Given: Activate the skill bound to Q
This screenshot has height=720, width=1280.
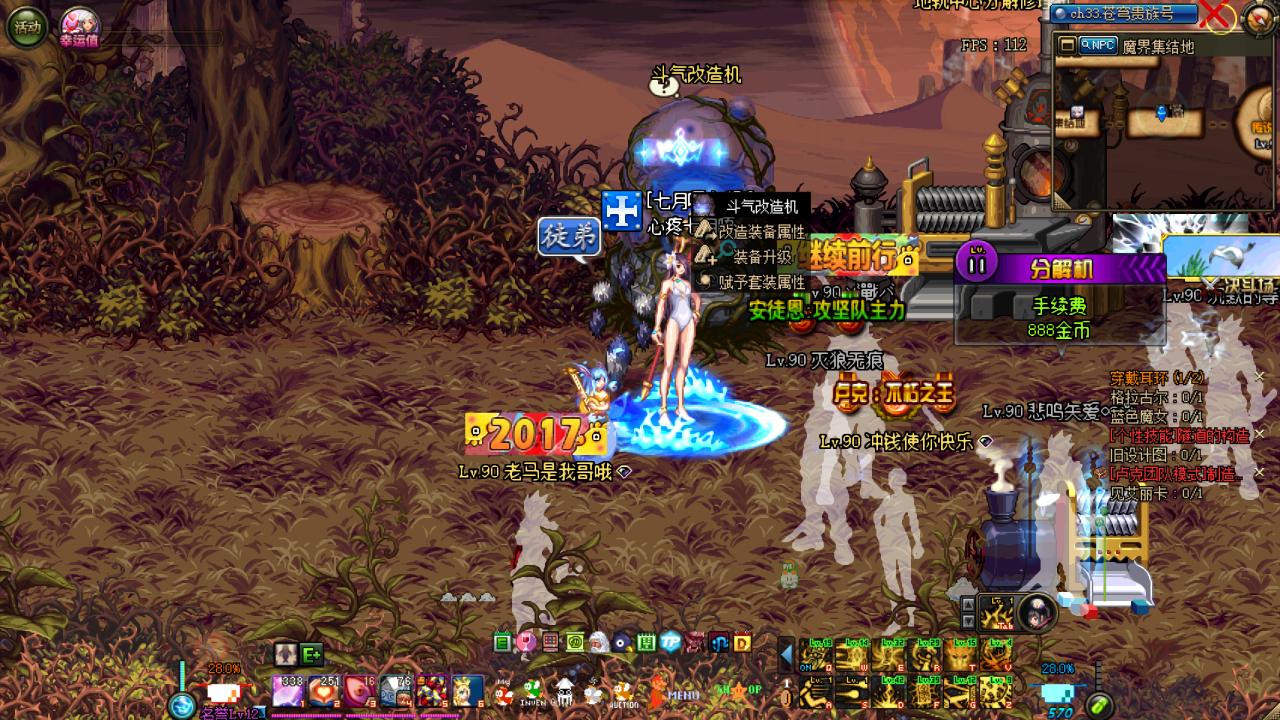Looking at the screenshot, I should pyautogui.click(x=816, y=655).
